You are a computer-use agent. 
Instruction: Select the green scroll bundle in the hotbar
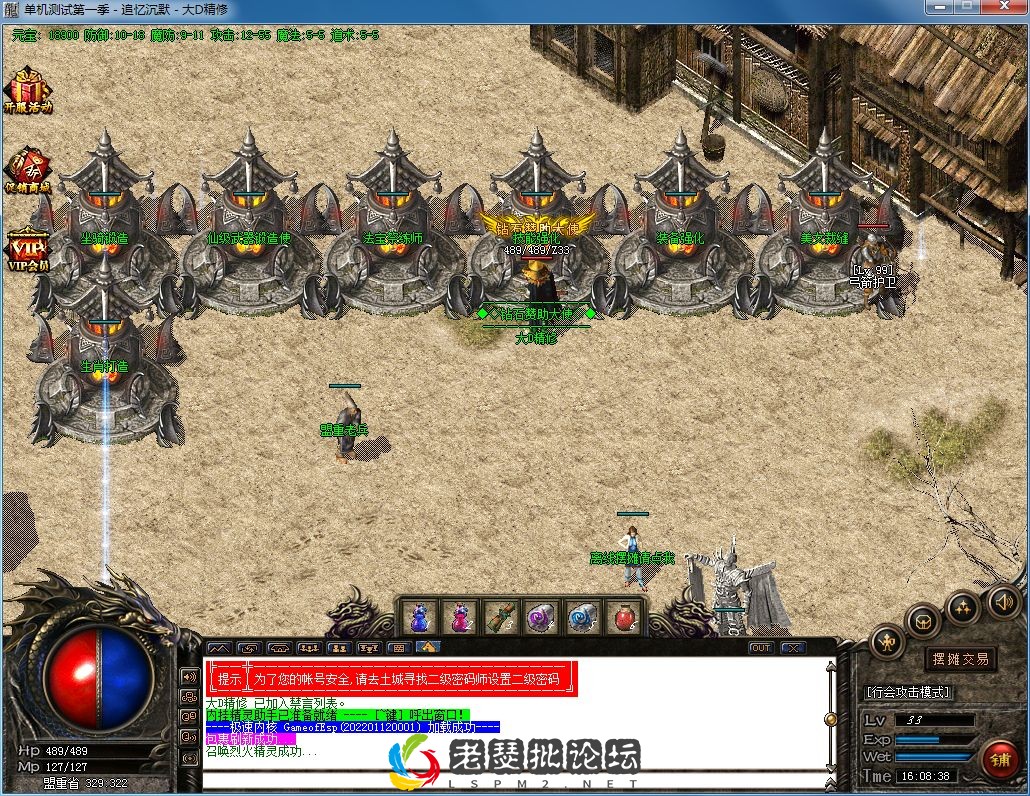500,616
